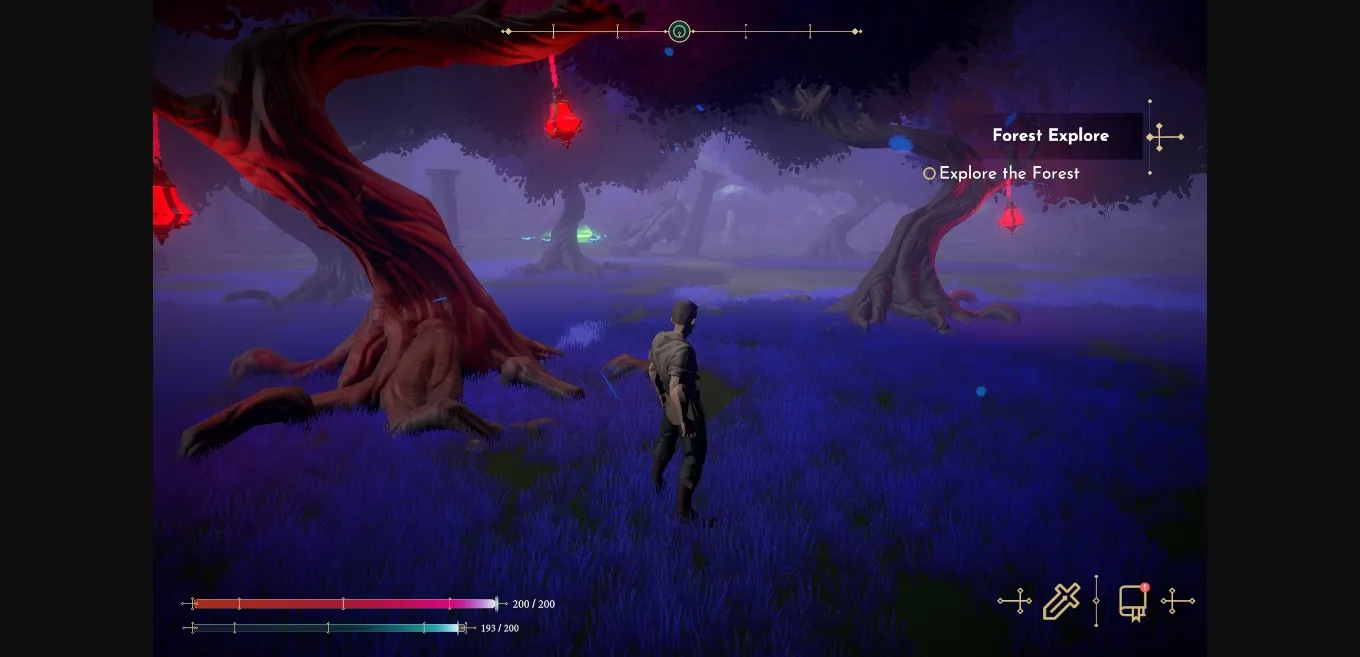Click the Explore the Forest objective
The height and width of the screenshot is (657, 1360).
[1008, 174]
